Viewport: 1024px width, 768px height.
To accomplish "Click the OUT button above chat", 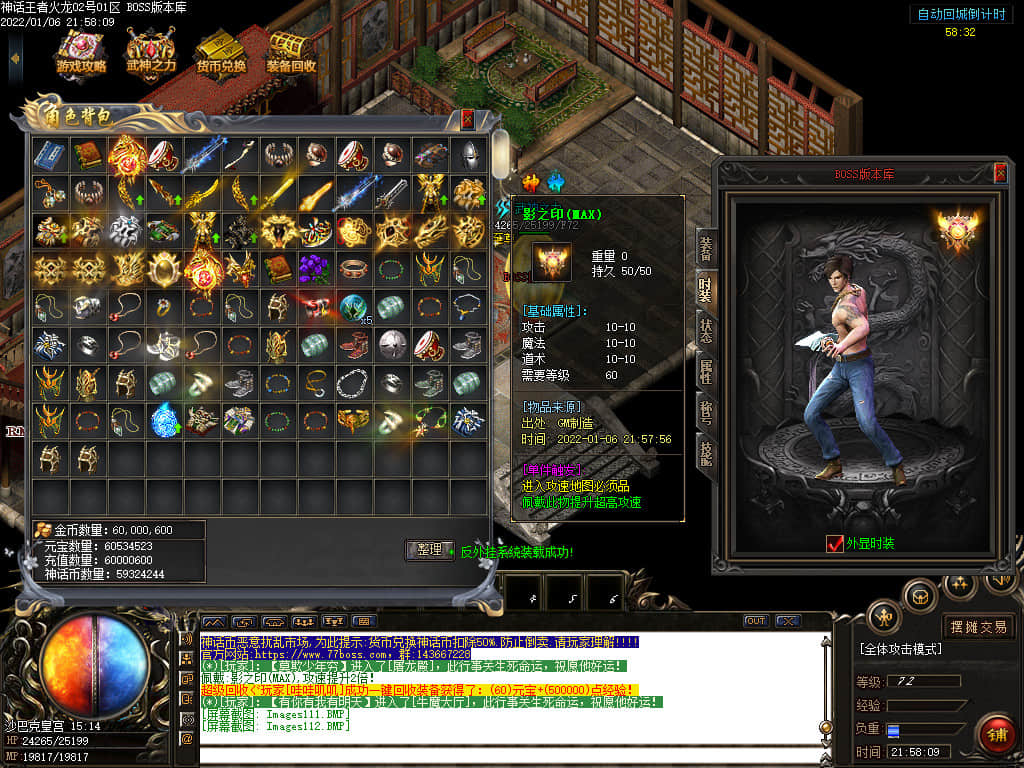I will pyautogui.click(x=756, y=621).
